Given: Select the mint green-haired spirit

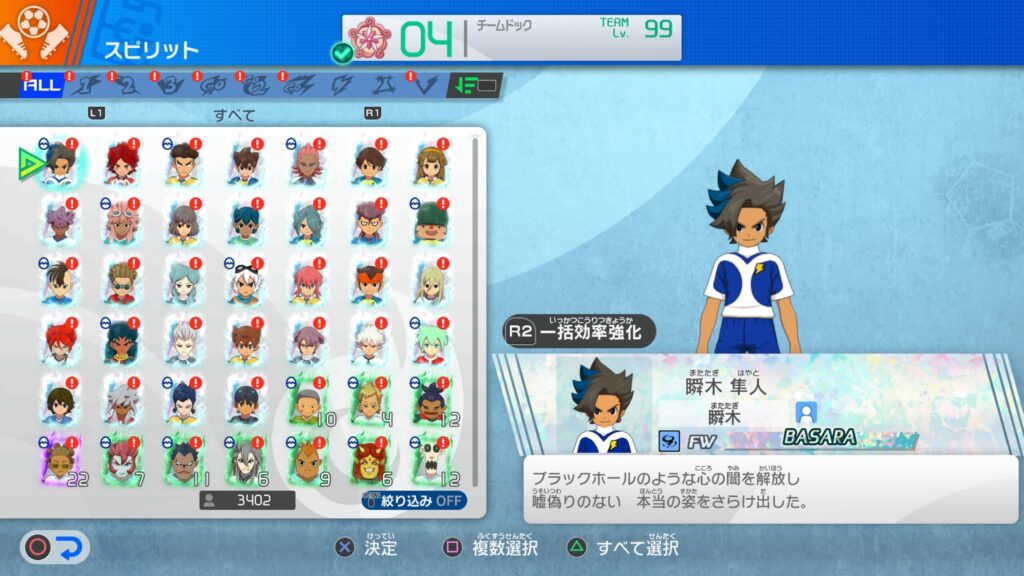Looking at the screenshot, I should click(x=431, y=343).
